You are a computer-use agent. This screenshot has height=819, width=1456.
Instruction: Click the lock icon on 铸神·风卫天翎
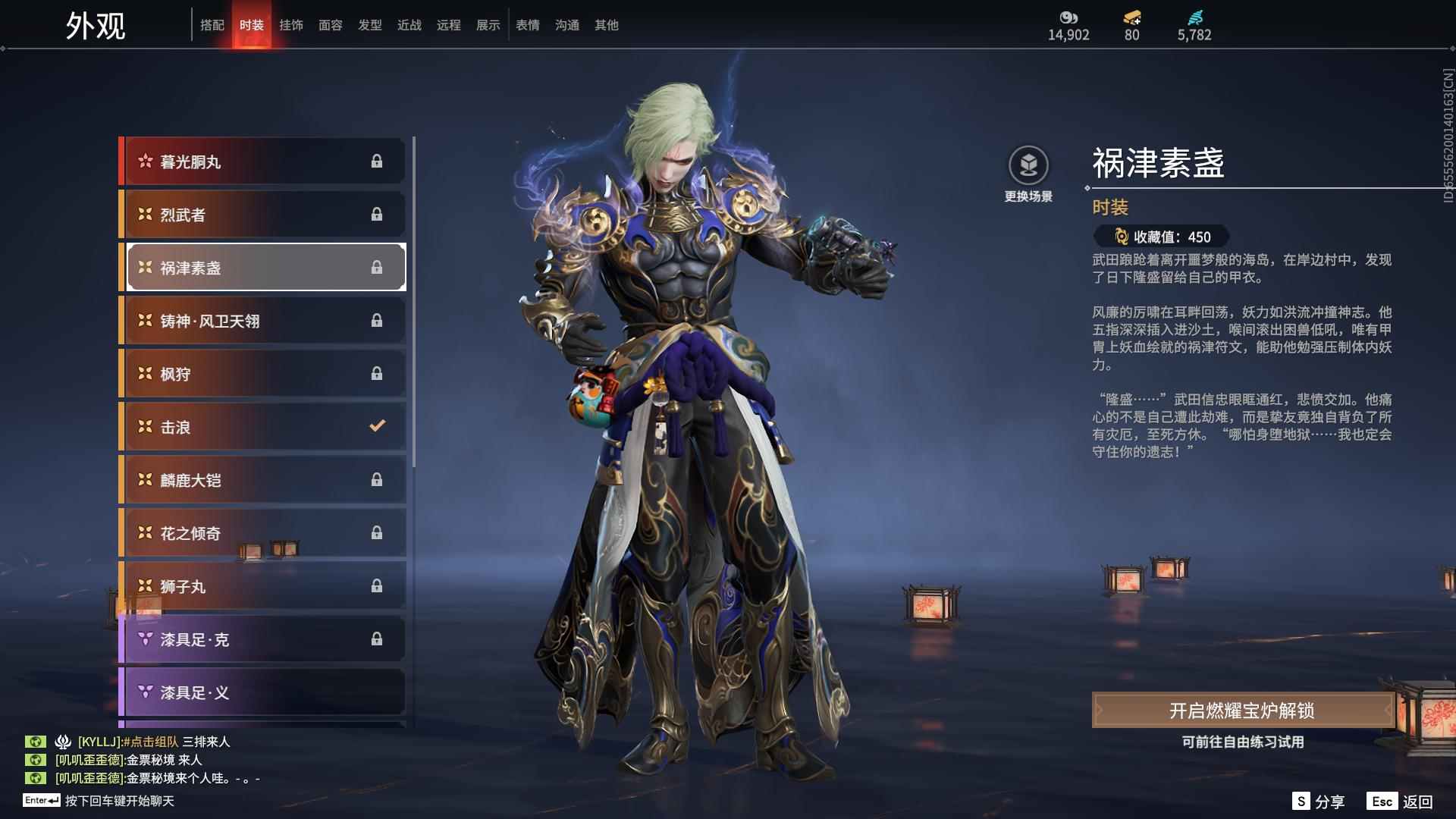pyautogui.click(x=377, y=321)
